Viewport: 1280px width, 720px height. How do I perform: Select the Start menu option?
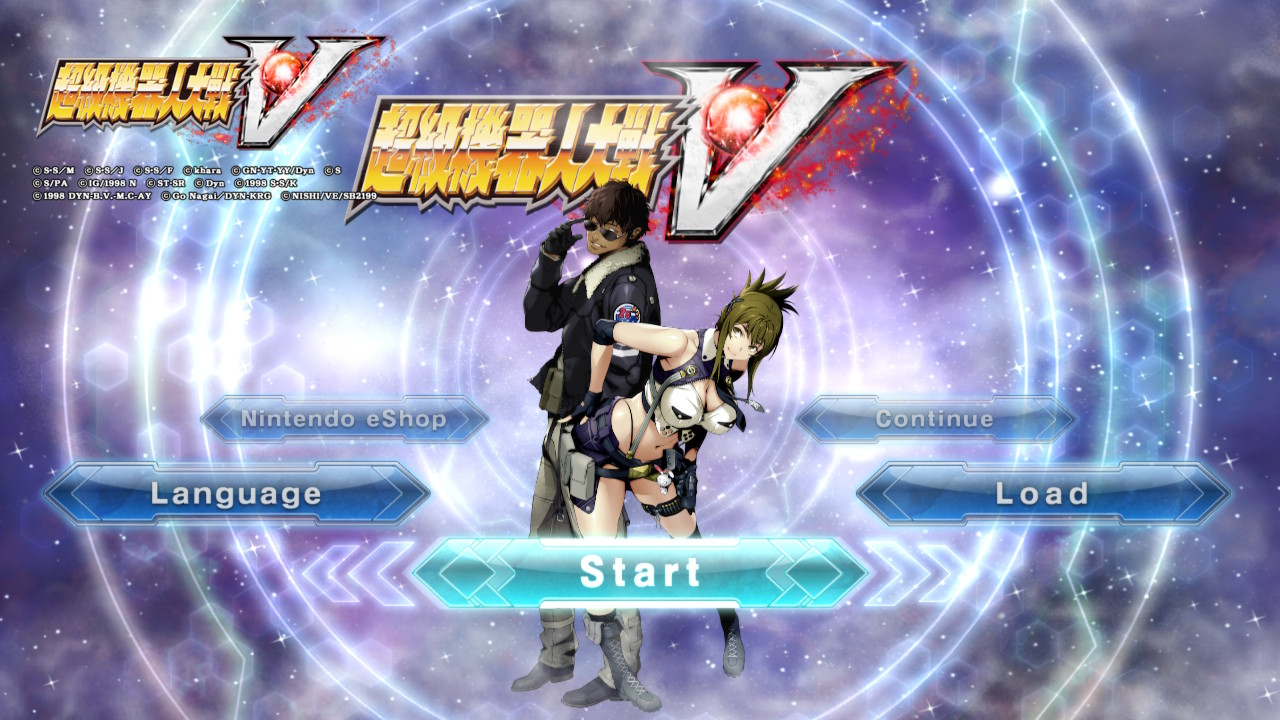click(640, 573)
